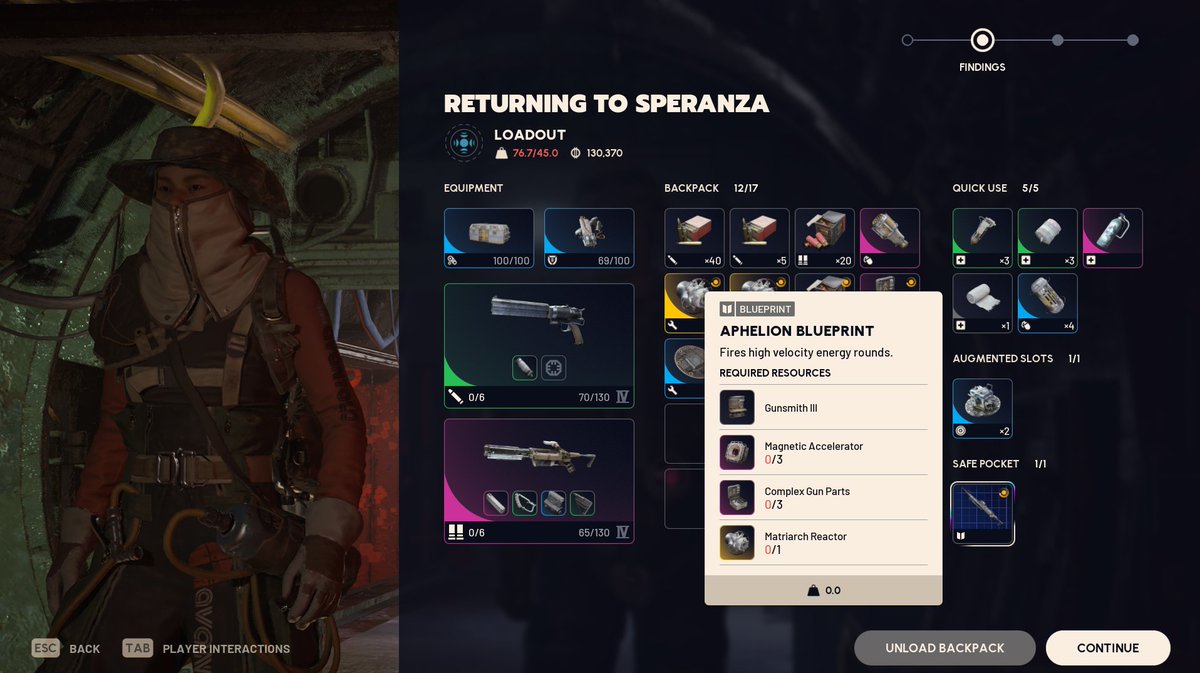Image resolution: width=1200 pixels, height=673 pixels.
Task: Open Player Interactions
Action: click(207, 648)
